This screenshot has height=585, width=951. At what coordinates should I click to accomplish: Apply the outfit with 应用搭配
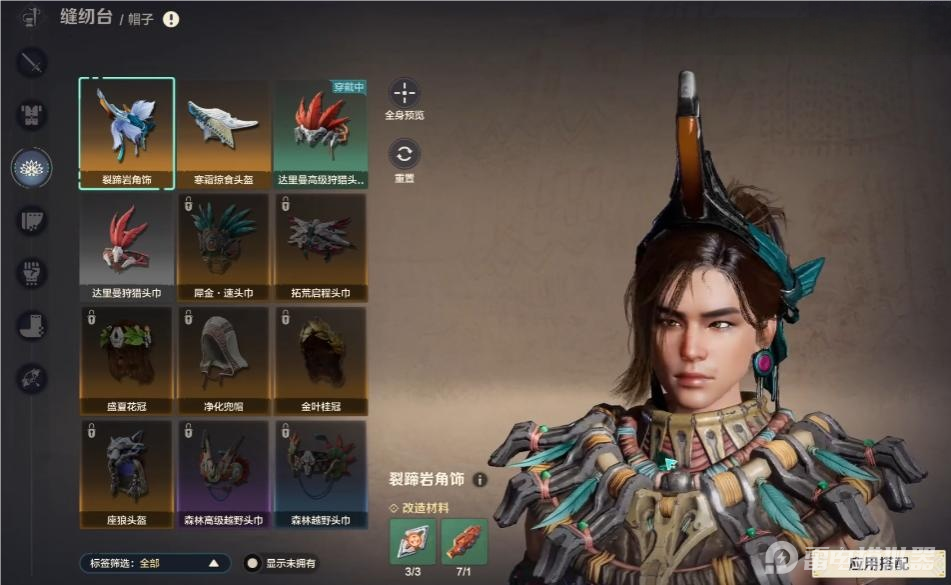tap(878, 564)
